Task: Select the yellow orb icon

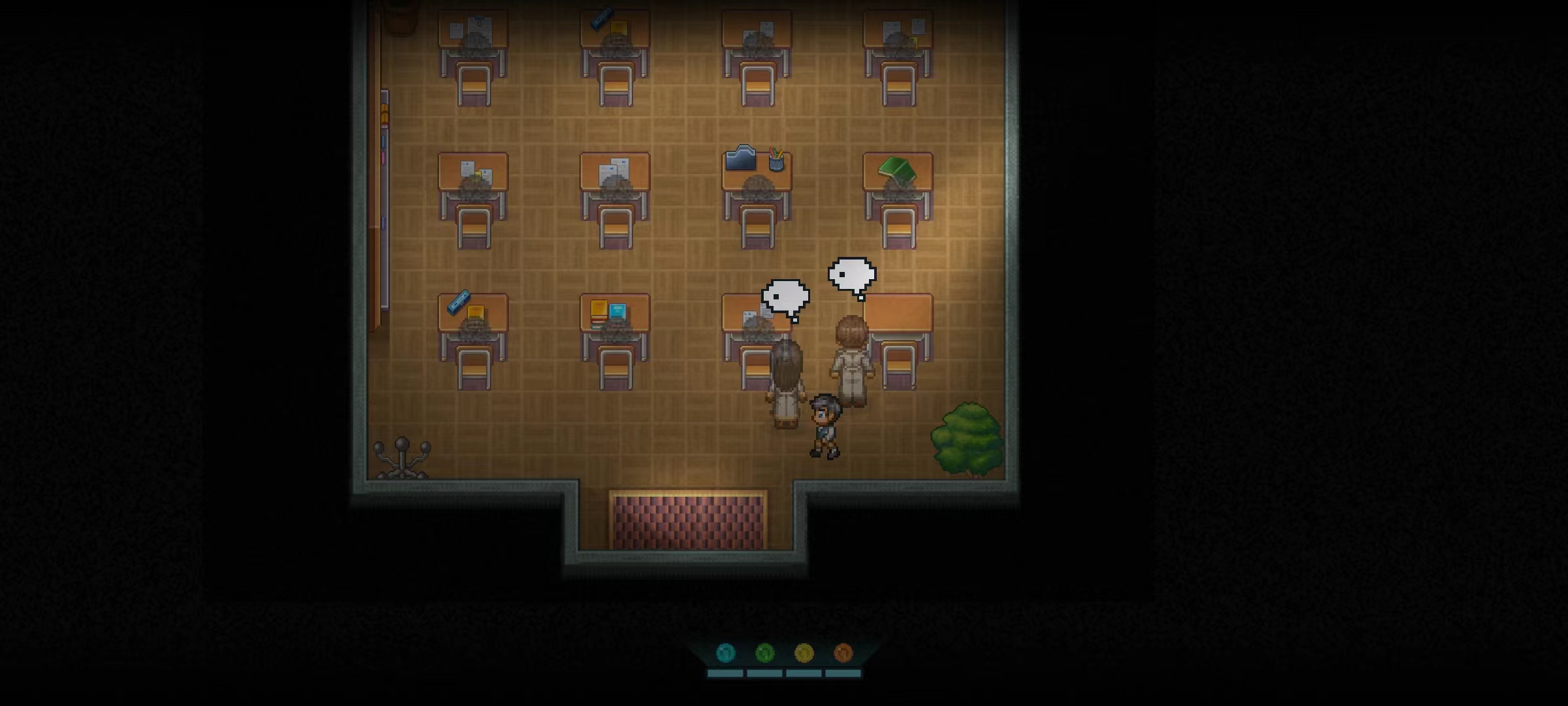Action: pos(804,652)
